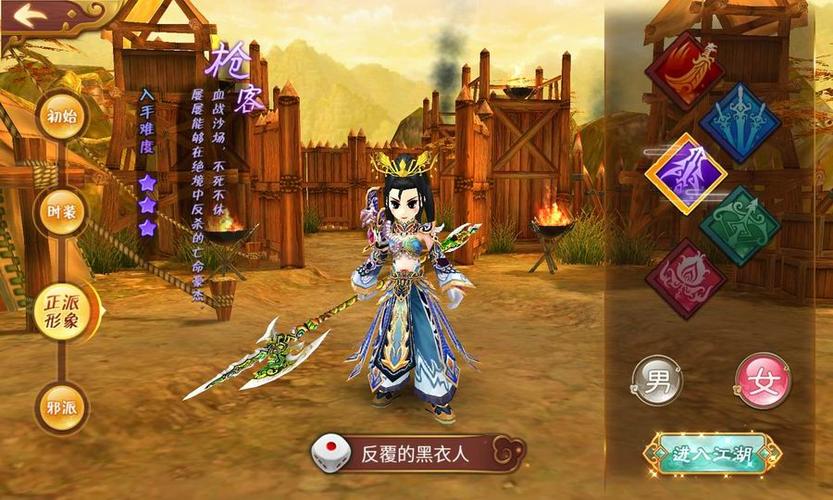Select the 初始 appearance tab
This screenshot has height=500, width=833.
tap(62, 115)
